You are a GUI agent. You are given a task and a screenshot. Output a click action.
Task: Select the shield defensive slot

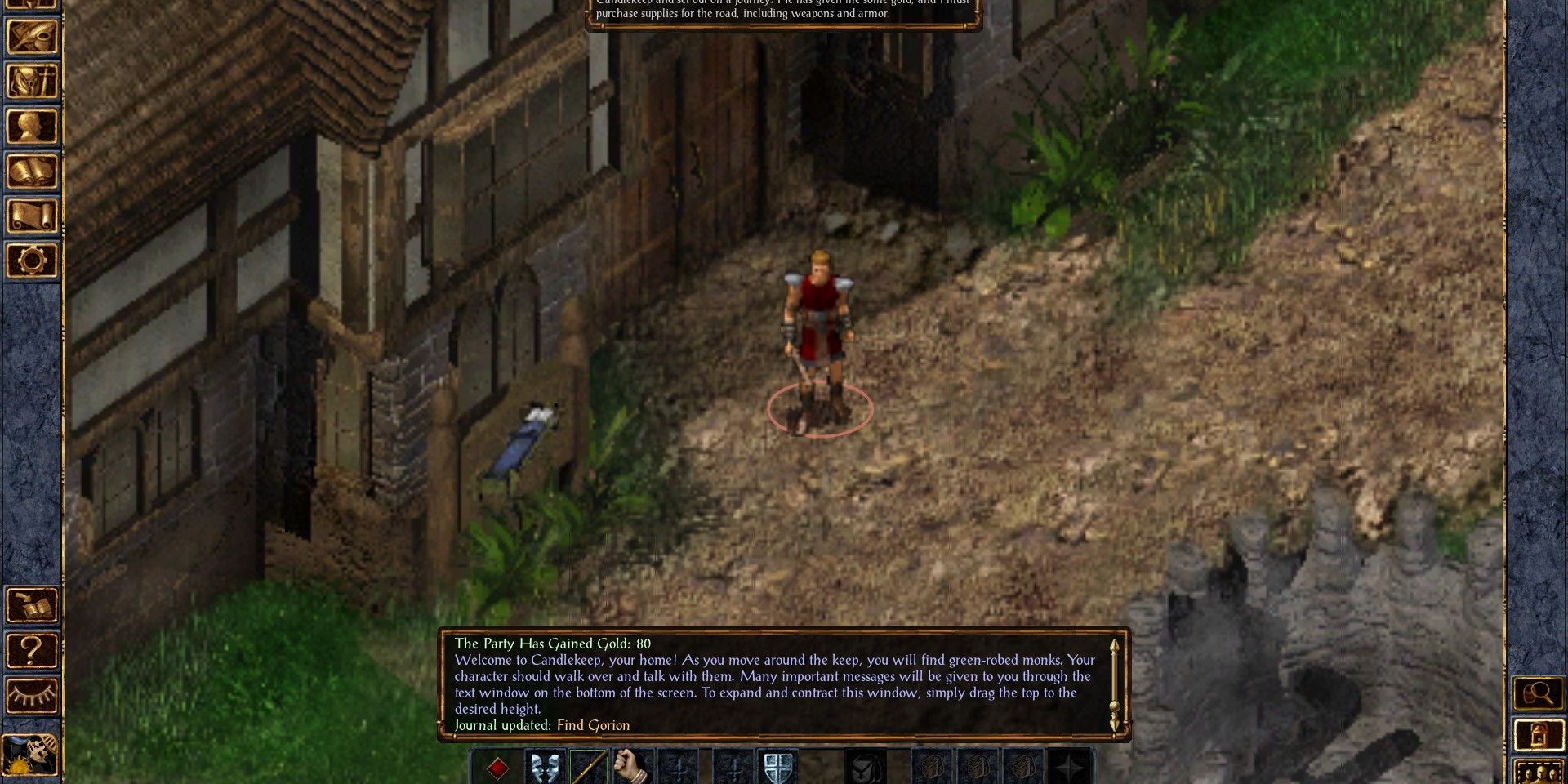(776, 766)
